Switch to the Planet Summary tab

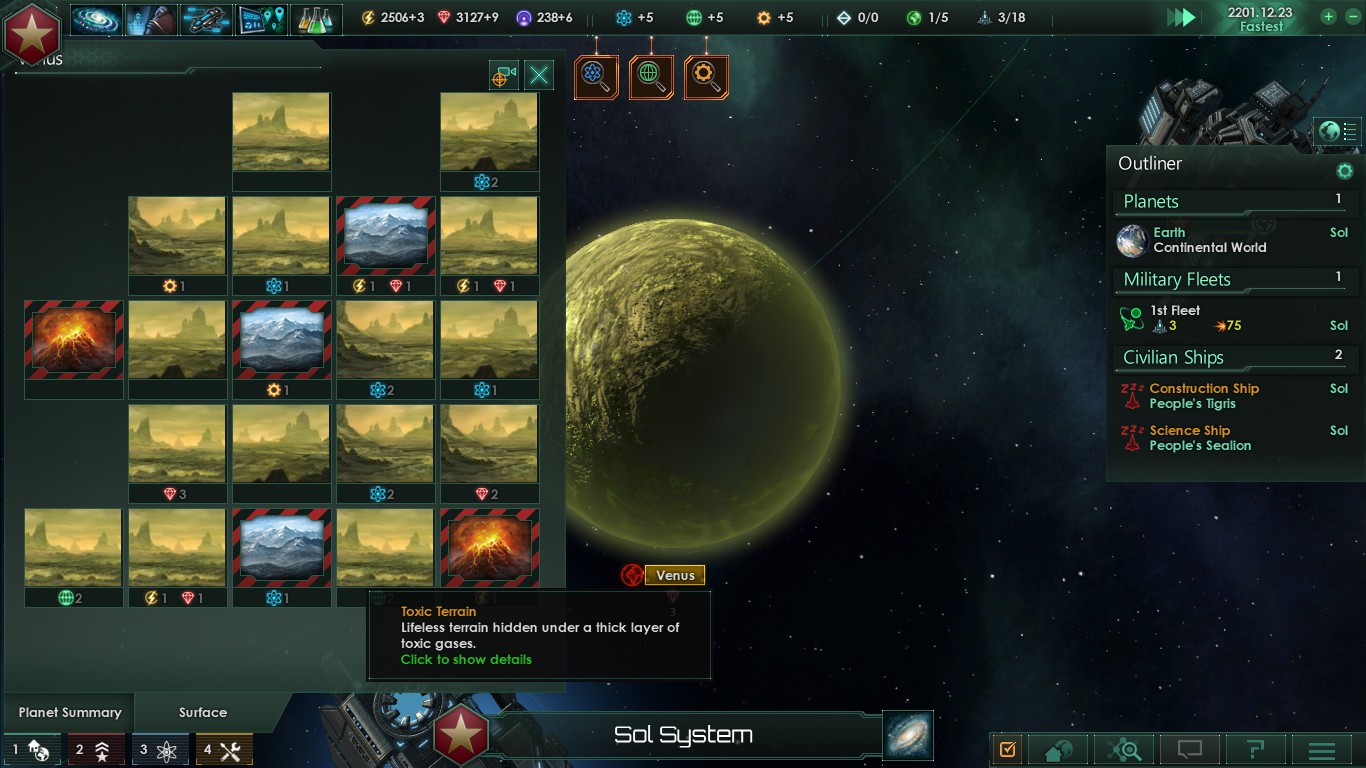pos(70,712)
